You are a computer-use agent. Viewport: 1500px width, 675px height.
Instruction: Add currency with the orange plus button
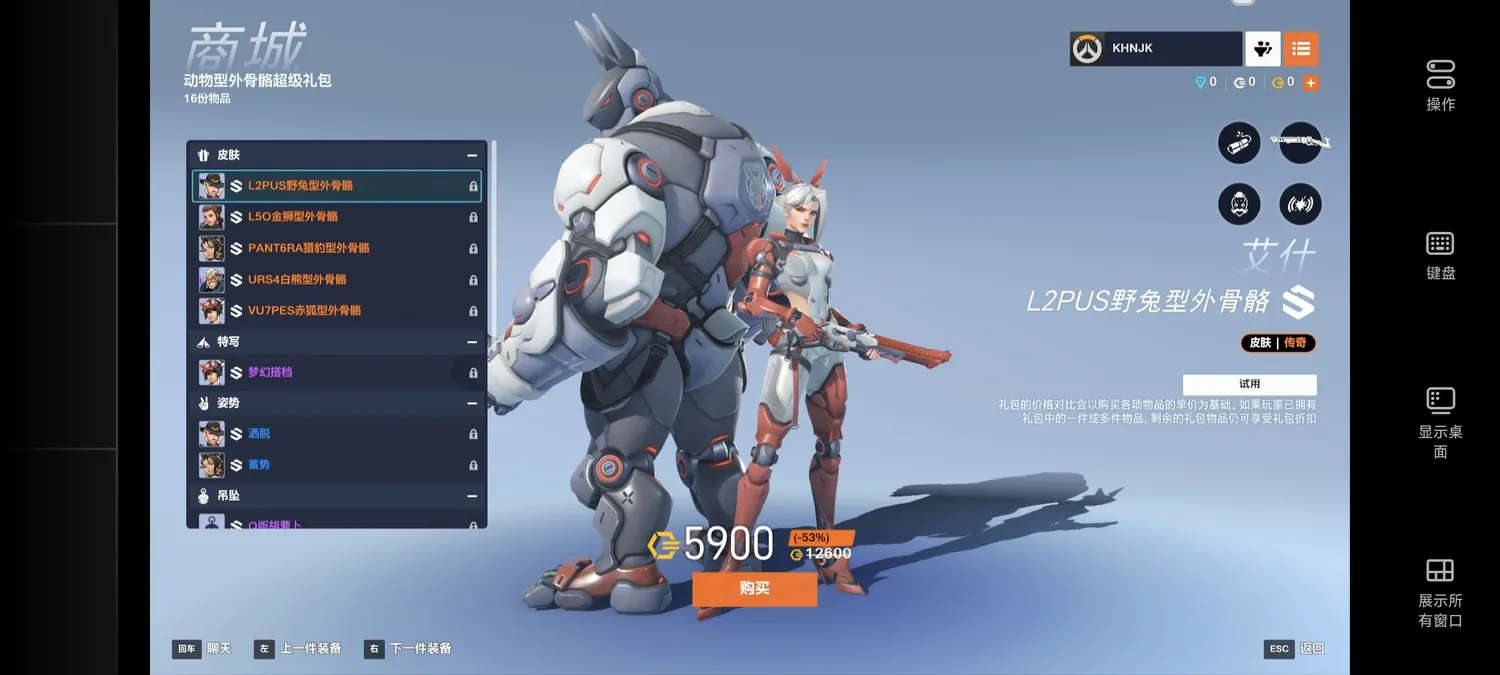coord(1310,83)
